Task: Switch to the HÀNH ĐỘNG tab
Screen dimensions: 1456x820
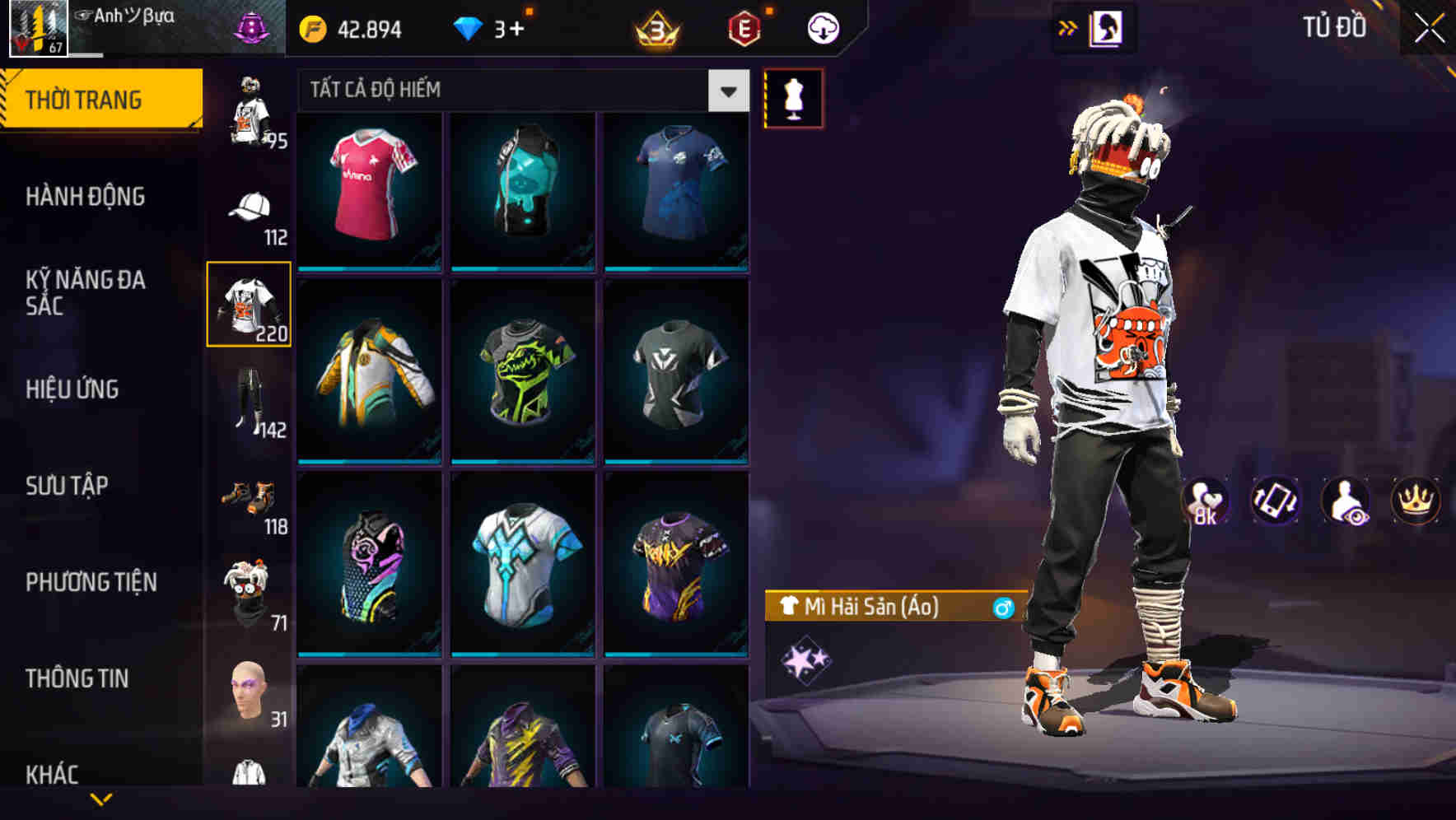Action: [86, 197]
